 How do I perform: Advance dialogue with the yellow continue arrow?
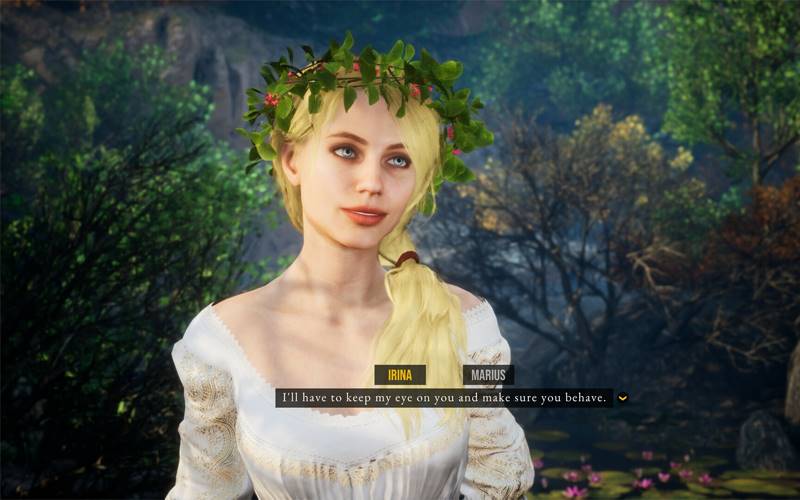[623, 398]
